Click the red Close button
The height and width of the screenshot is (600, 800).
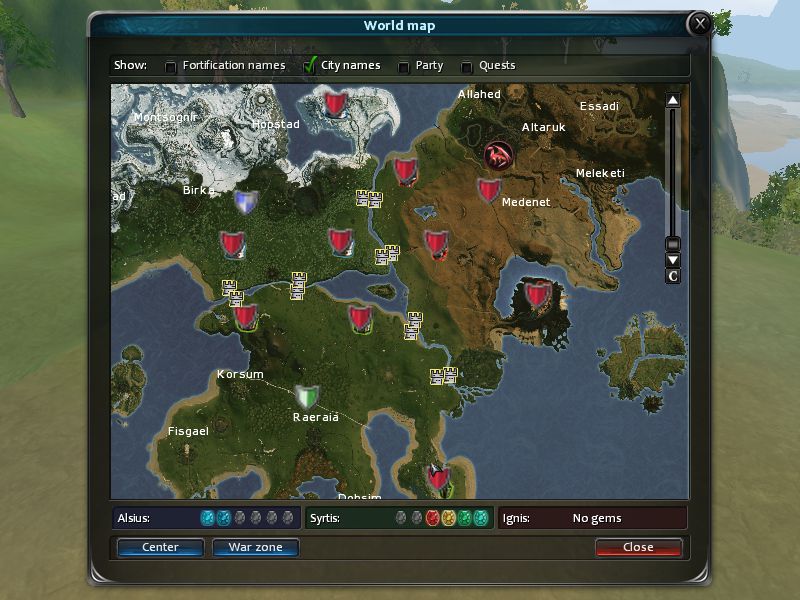(638, 547)
